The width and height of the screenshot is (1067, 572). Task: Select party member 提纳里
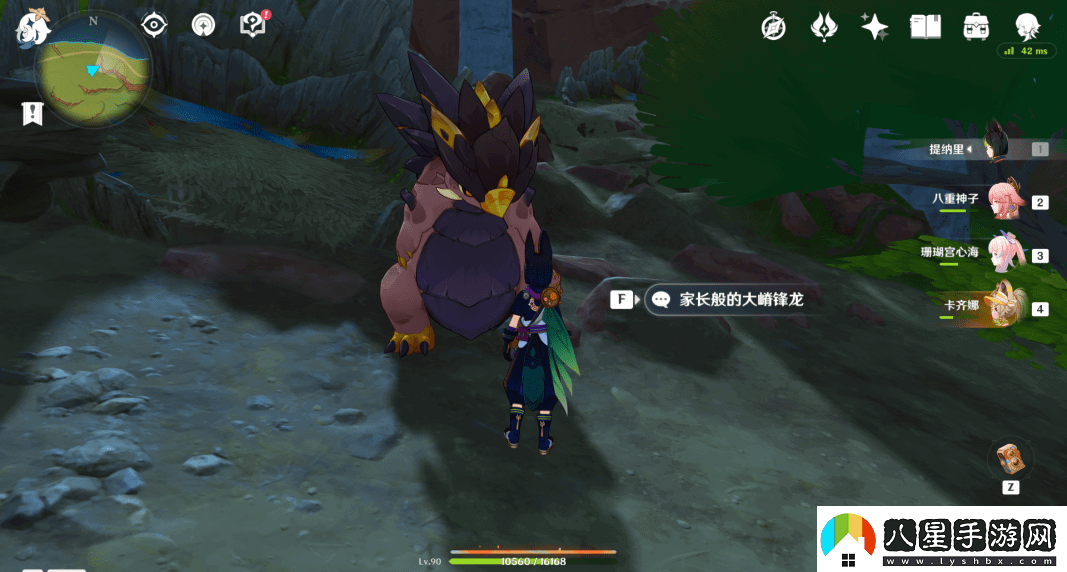[x=992, y=149]
